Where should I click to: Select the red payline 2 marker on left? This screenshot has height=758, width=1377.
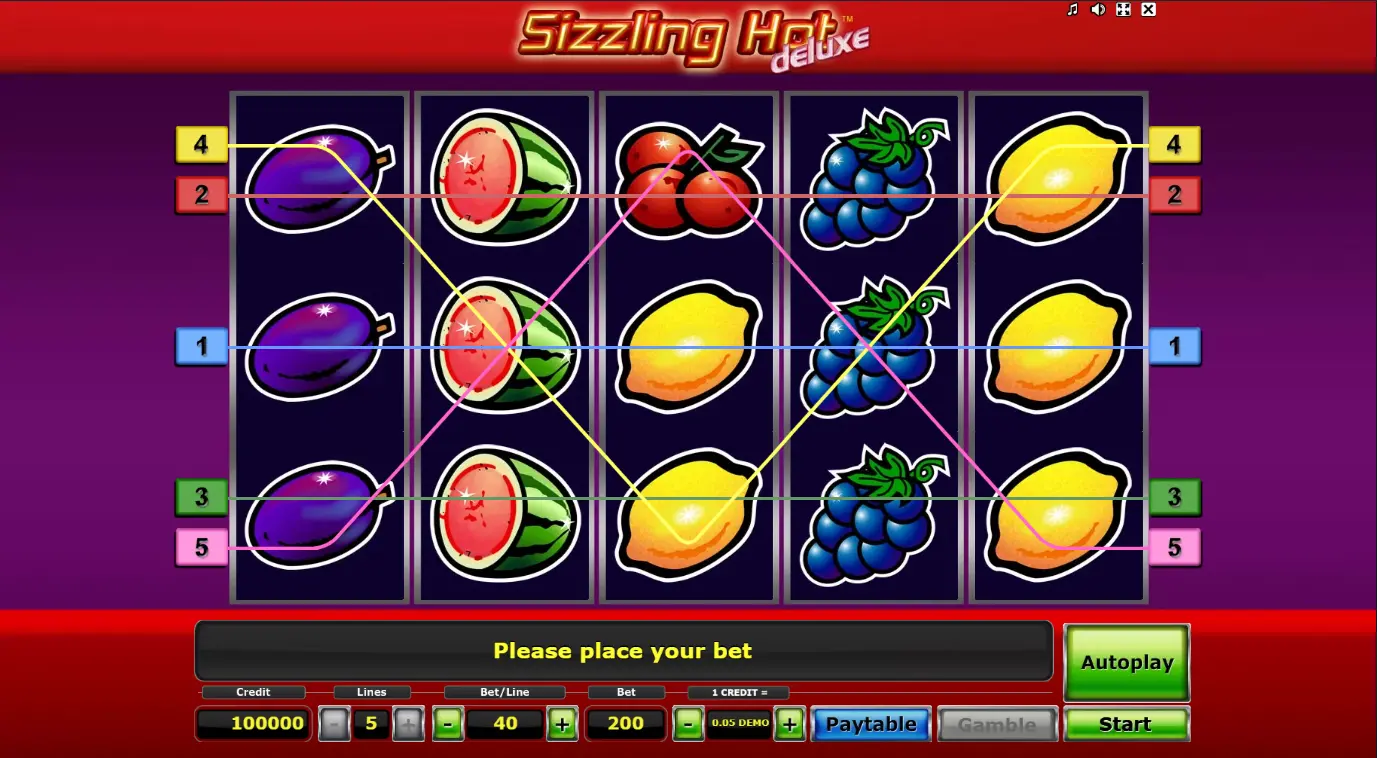pyautogui.click(x=203, y=196)
